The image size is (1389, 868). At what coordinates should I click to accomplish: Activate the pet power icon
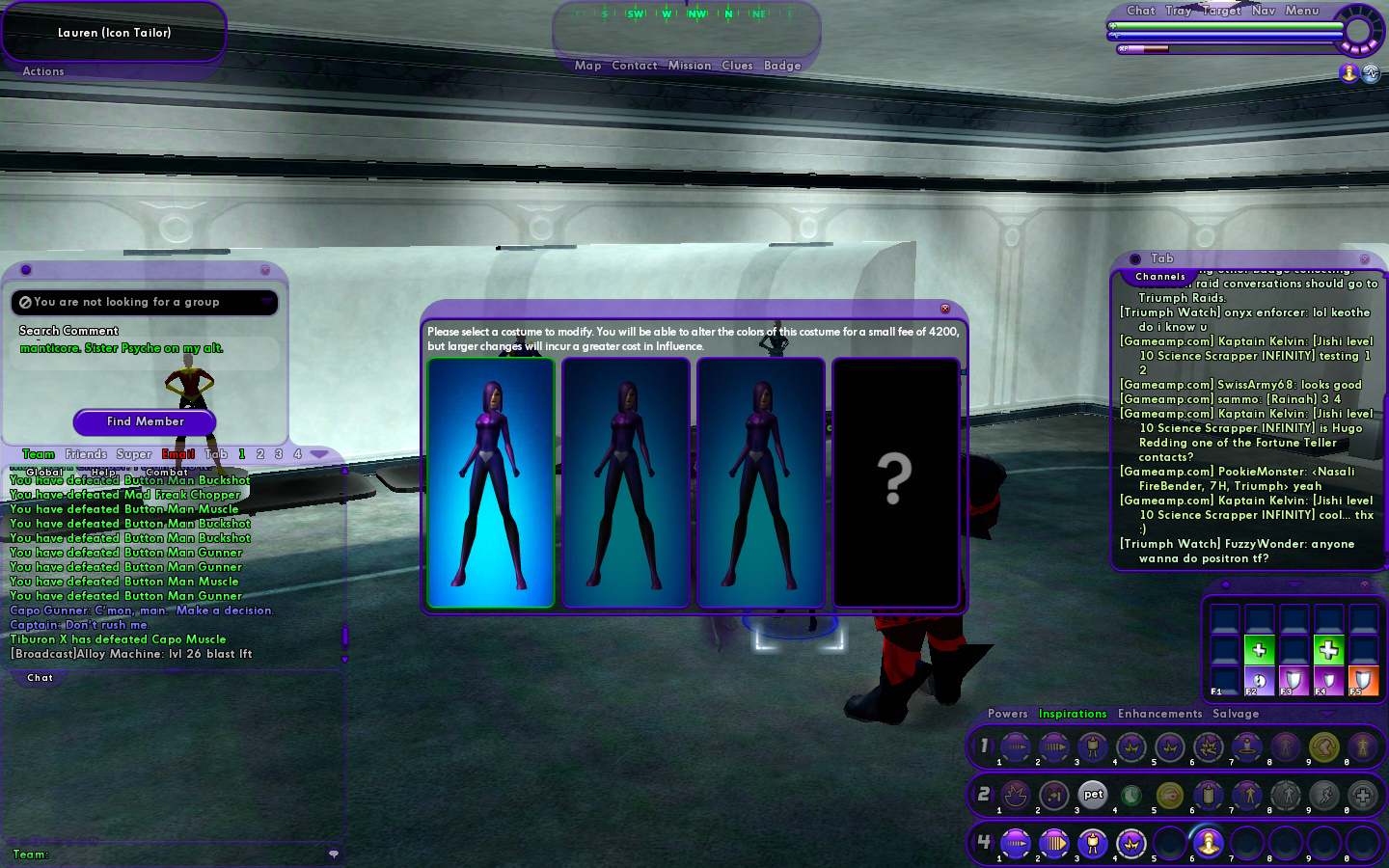pyautogui.click(x=1093, y=795)
